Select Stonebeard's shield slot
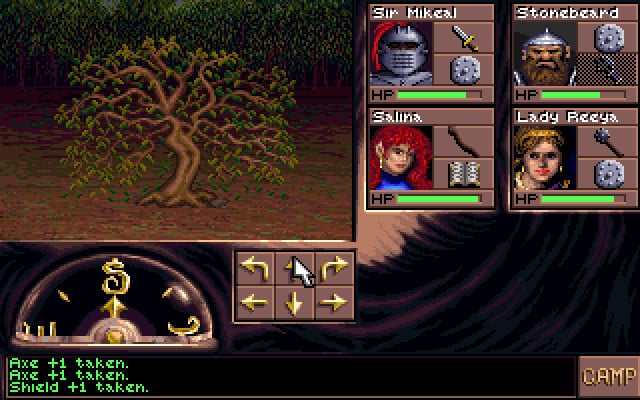The height and width of the screenshot is (400, 640). point(608,38)
